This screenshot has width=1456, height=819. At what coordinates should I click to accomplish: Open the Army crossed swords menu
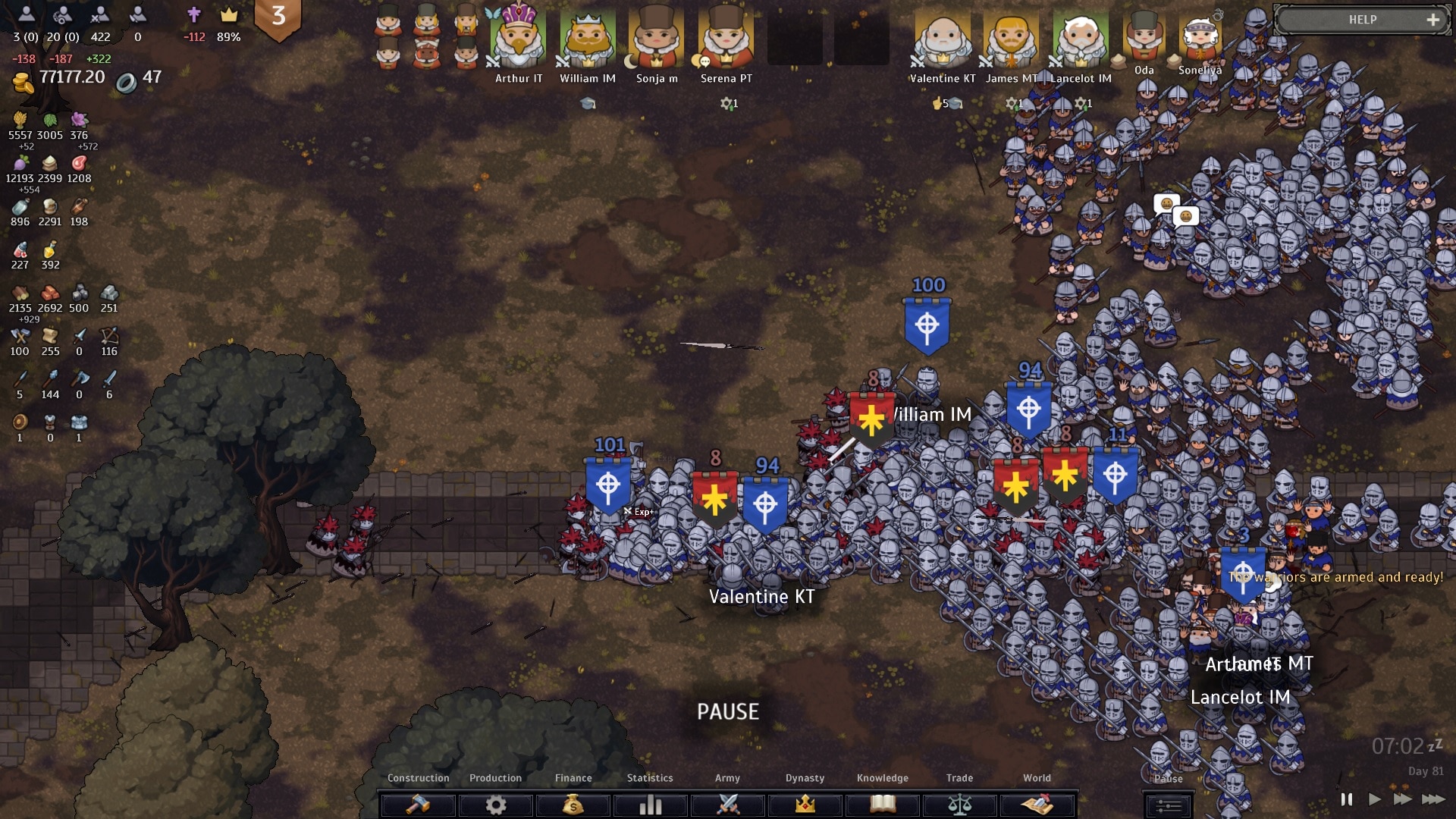point(728,804)
